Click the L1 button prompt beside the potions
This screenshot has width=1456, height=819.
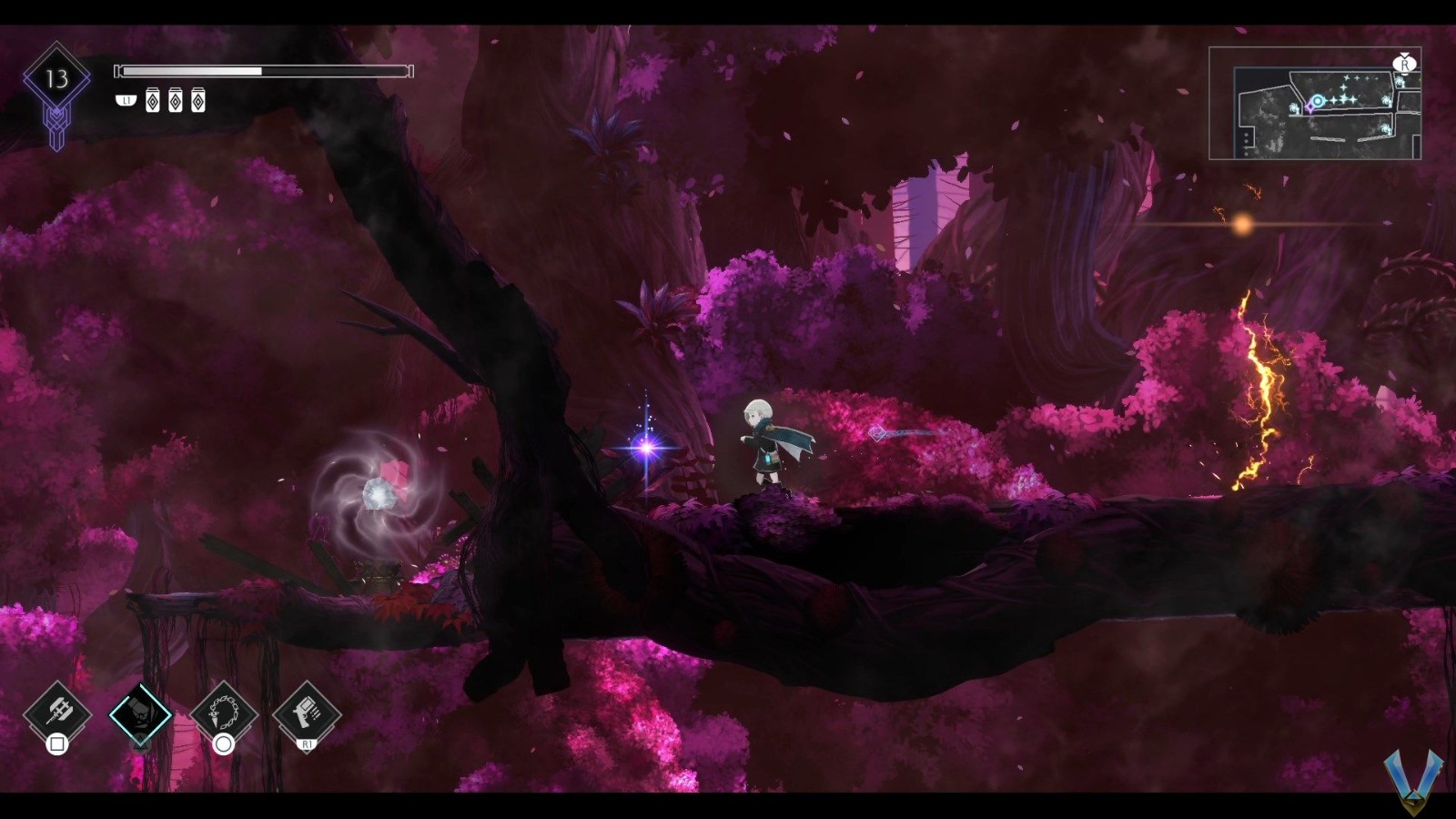[x=126, y=100]
